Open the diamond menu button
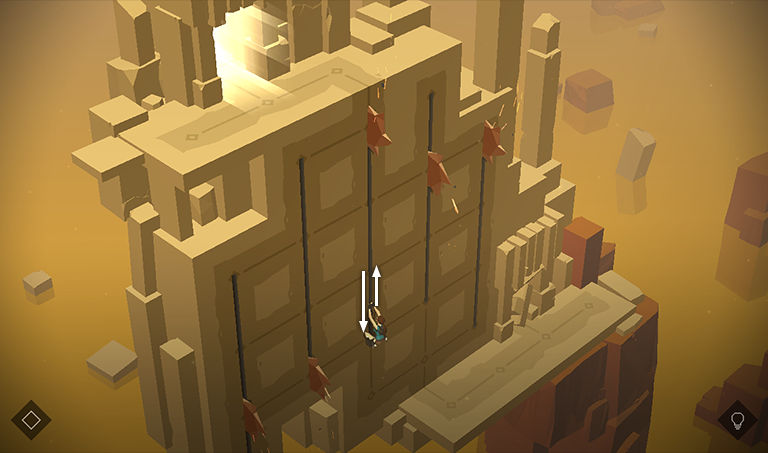768x453 pixels. point(31,420)
